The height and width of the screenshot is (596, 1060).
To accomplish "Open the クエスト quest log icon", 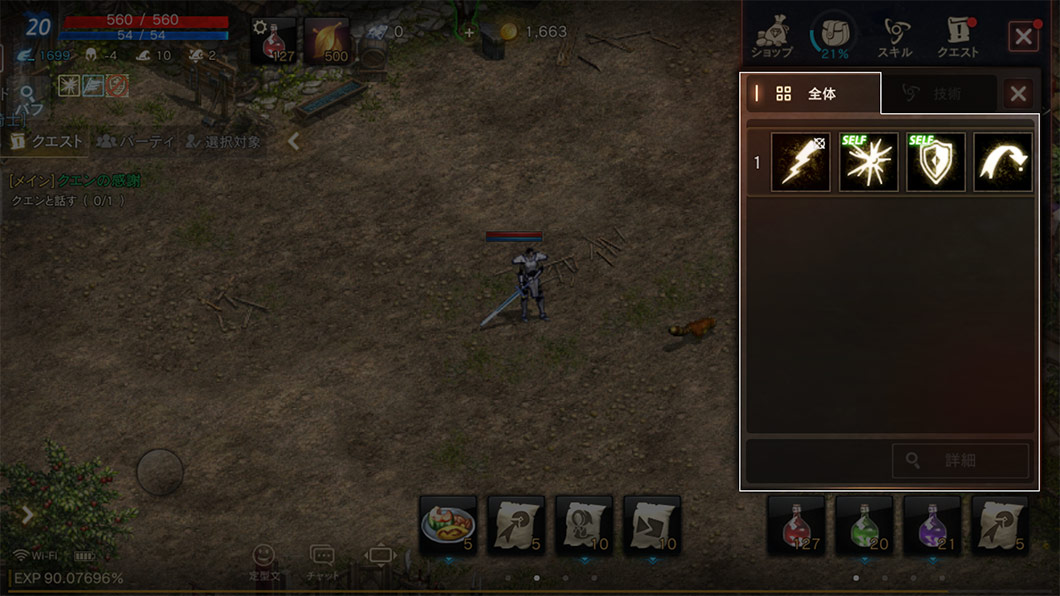I will (957, 37).
